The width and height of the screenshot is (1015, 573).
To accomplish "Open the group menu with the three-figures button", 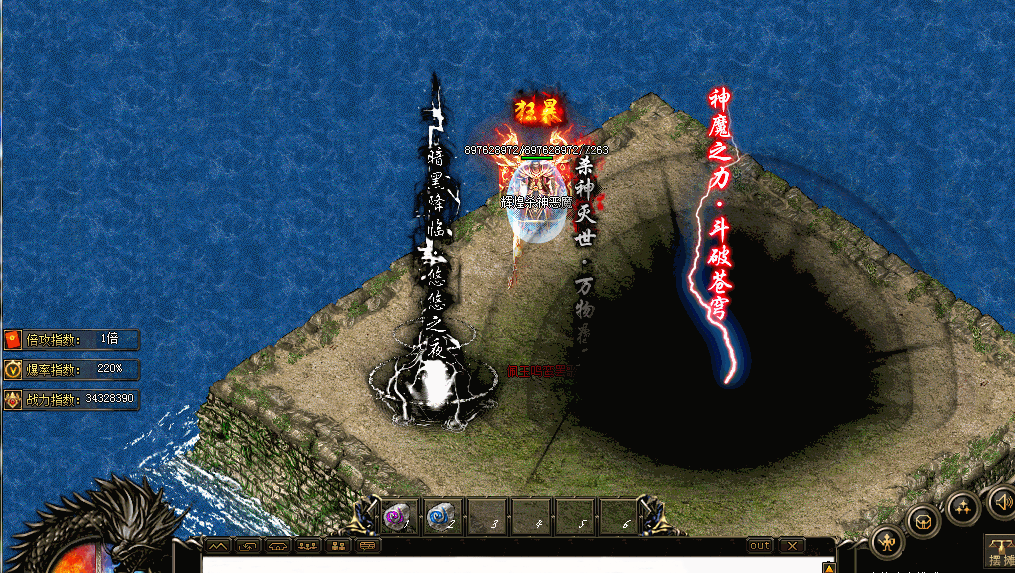I will (x=962, y=506).
